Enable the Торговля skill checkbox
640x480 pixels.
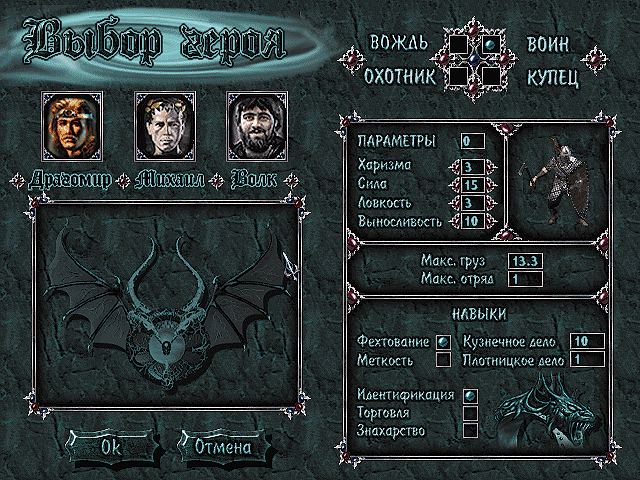pyautogui.click(x=470, y=413)
